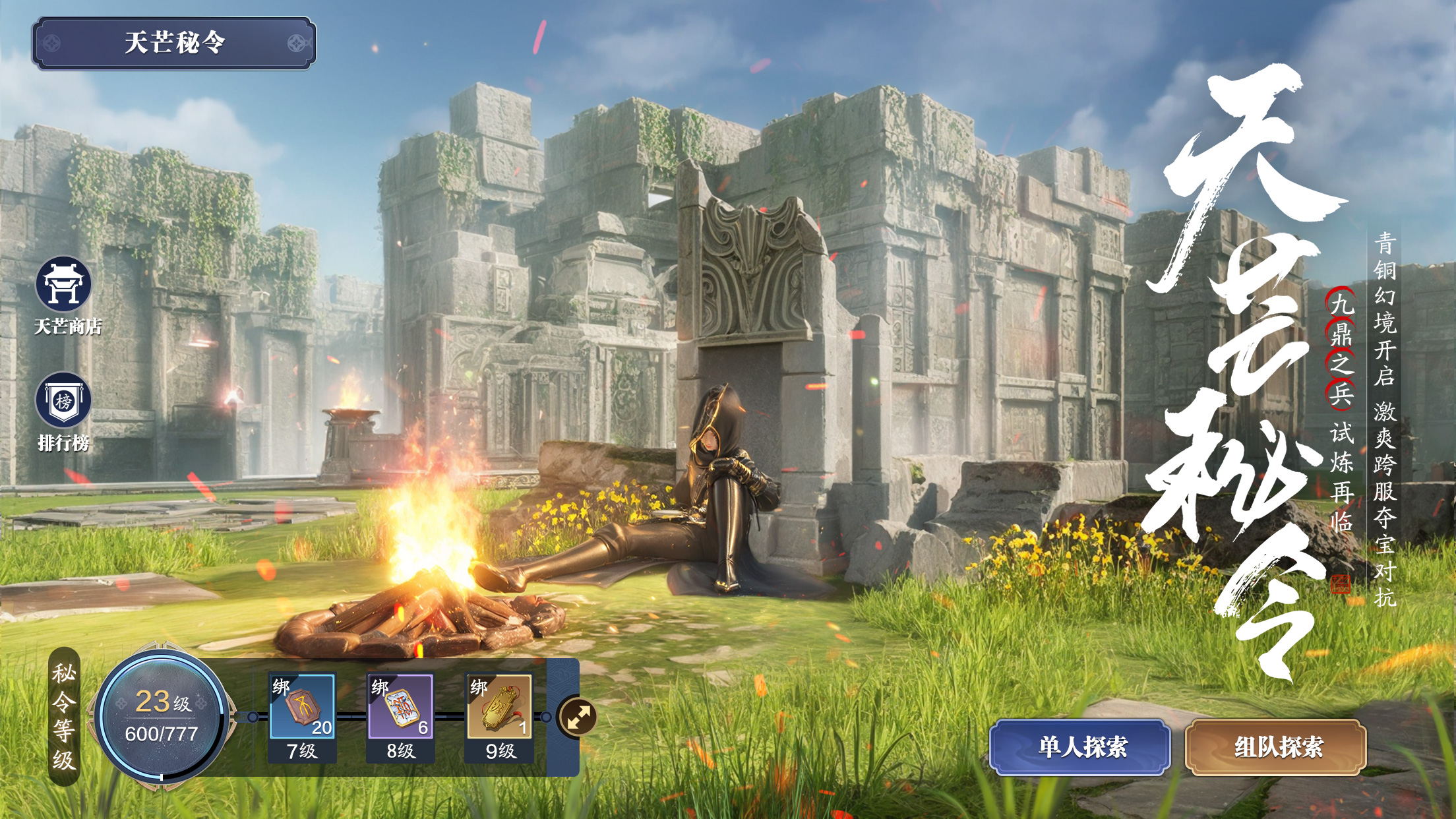Image resolution: width=1456 pixels, height=819 pixels.
Task: Select the 8级 purple reward card
Action: [x=400, y=706]
